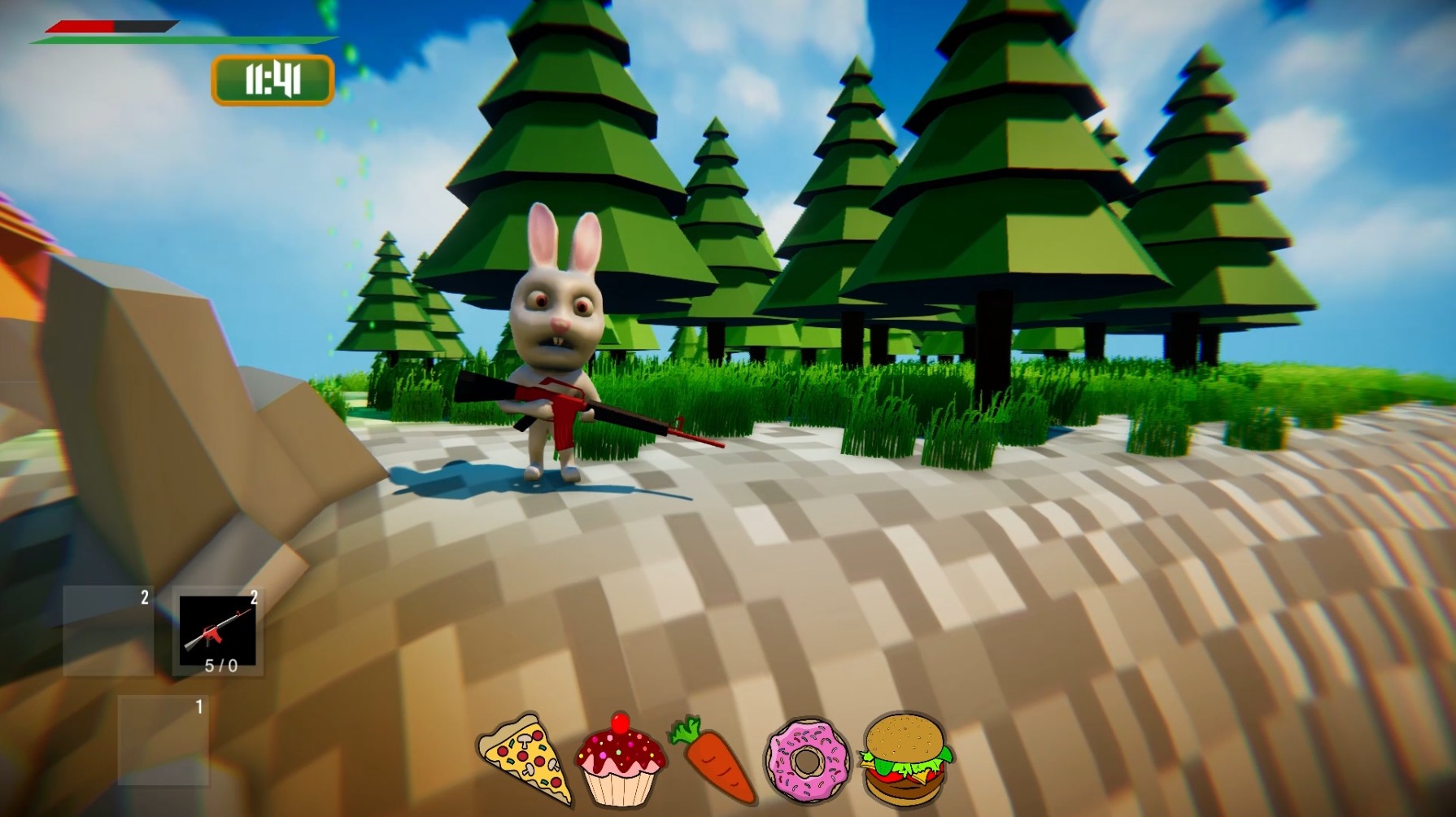Expand the hotbar food row
The width and height of the screenshot is (1456, 817).
[709, 762]
